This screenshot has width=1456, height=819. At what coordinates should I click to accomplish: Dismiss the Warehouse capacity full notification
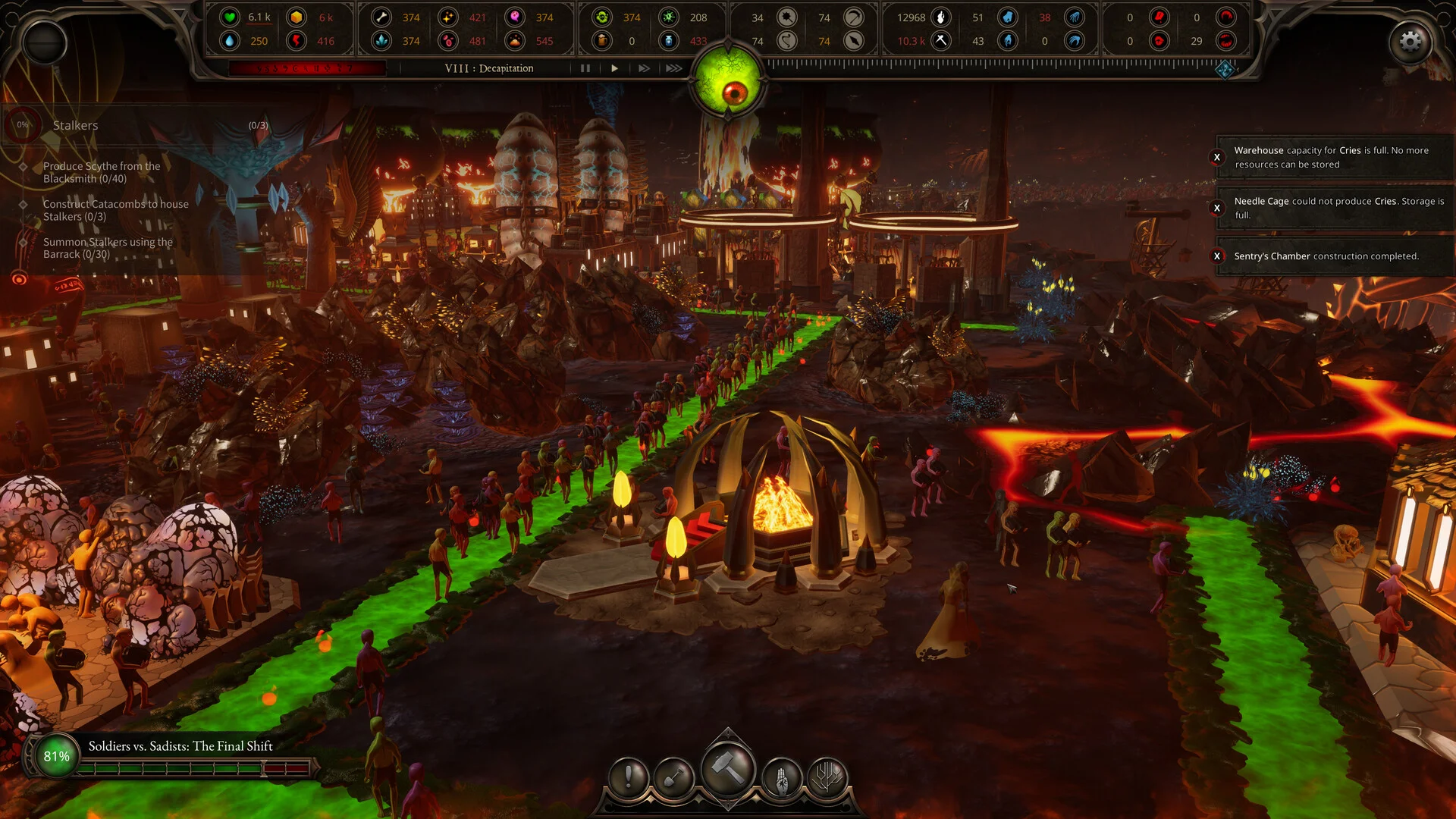click(x=1217, y=158)
